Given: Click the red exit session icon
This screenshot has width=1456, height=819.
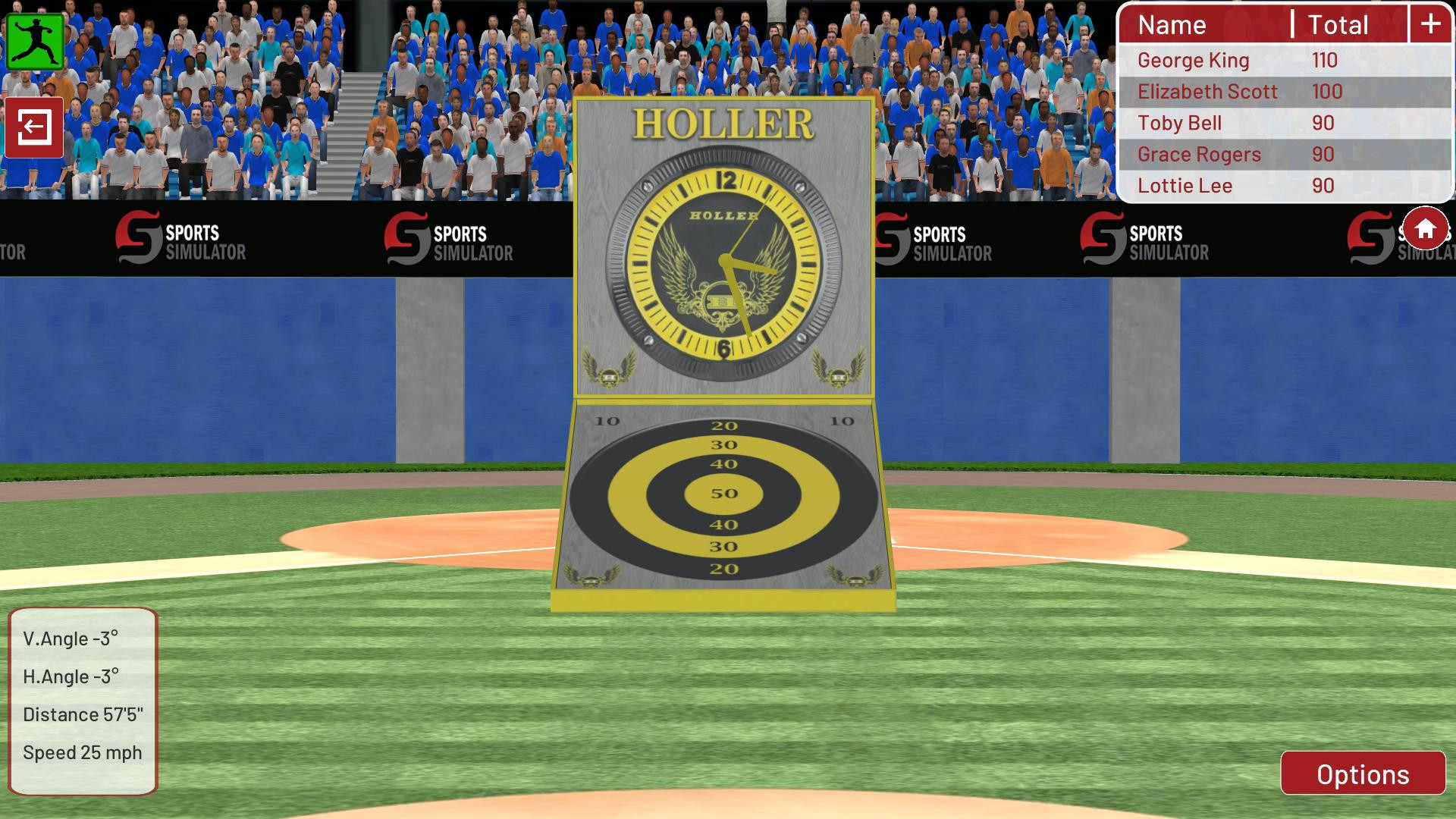Looking at the screenshot, I should [33, 127].
